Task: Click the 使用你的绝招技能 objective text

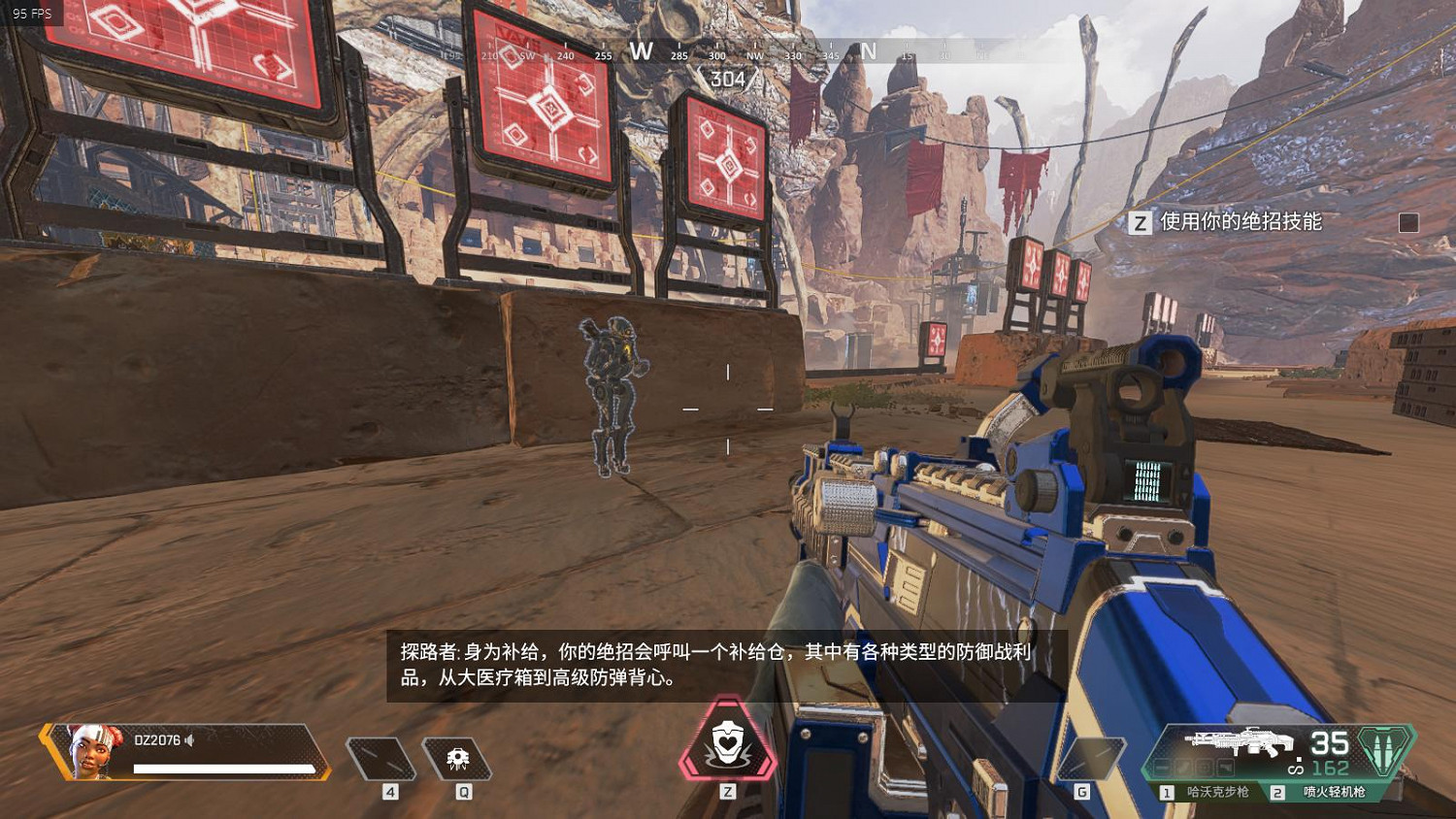Action: [1243, 221]
